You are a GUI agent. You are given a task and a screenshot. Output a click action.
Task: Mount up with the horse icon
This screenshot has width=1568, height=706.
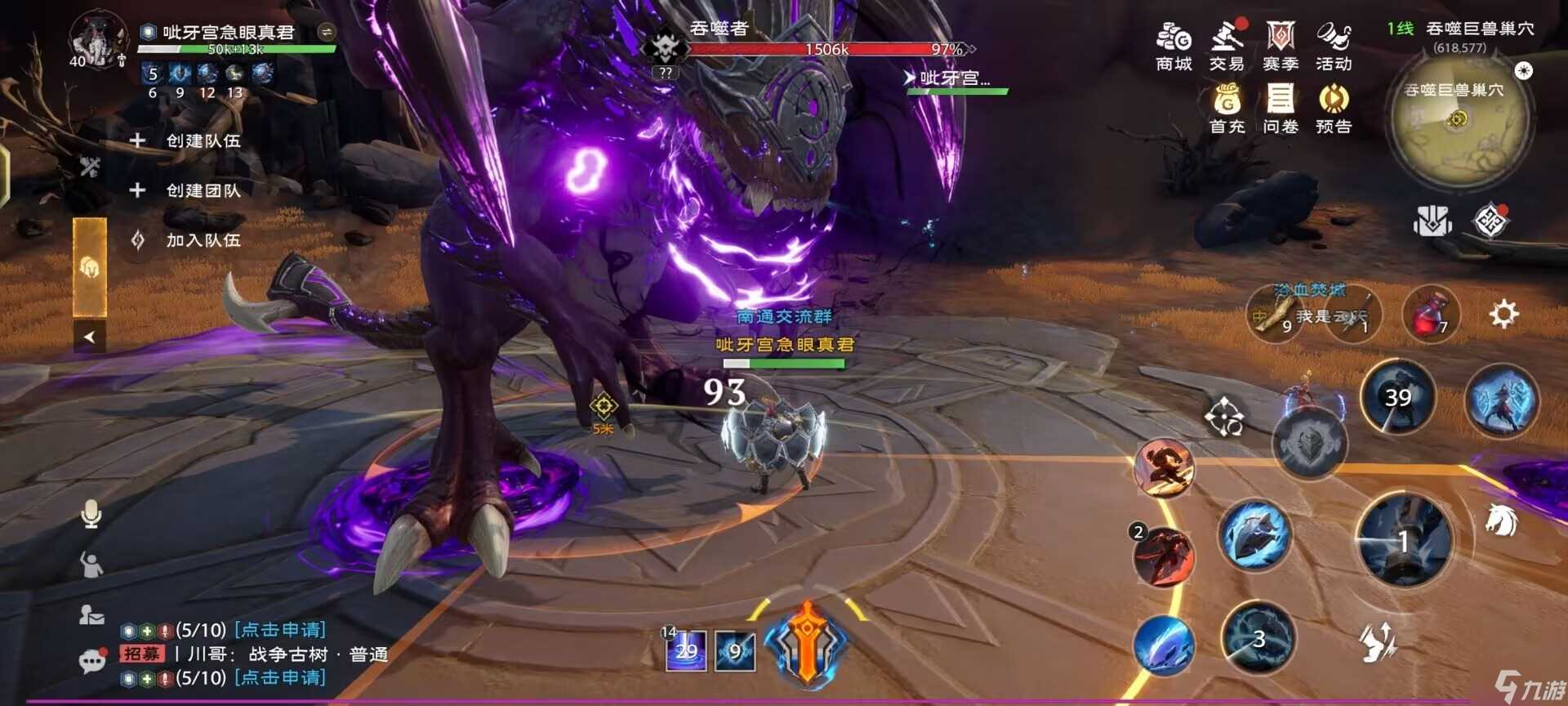(1501, 520)
